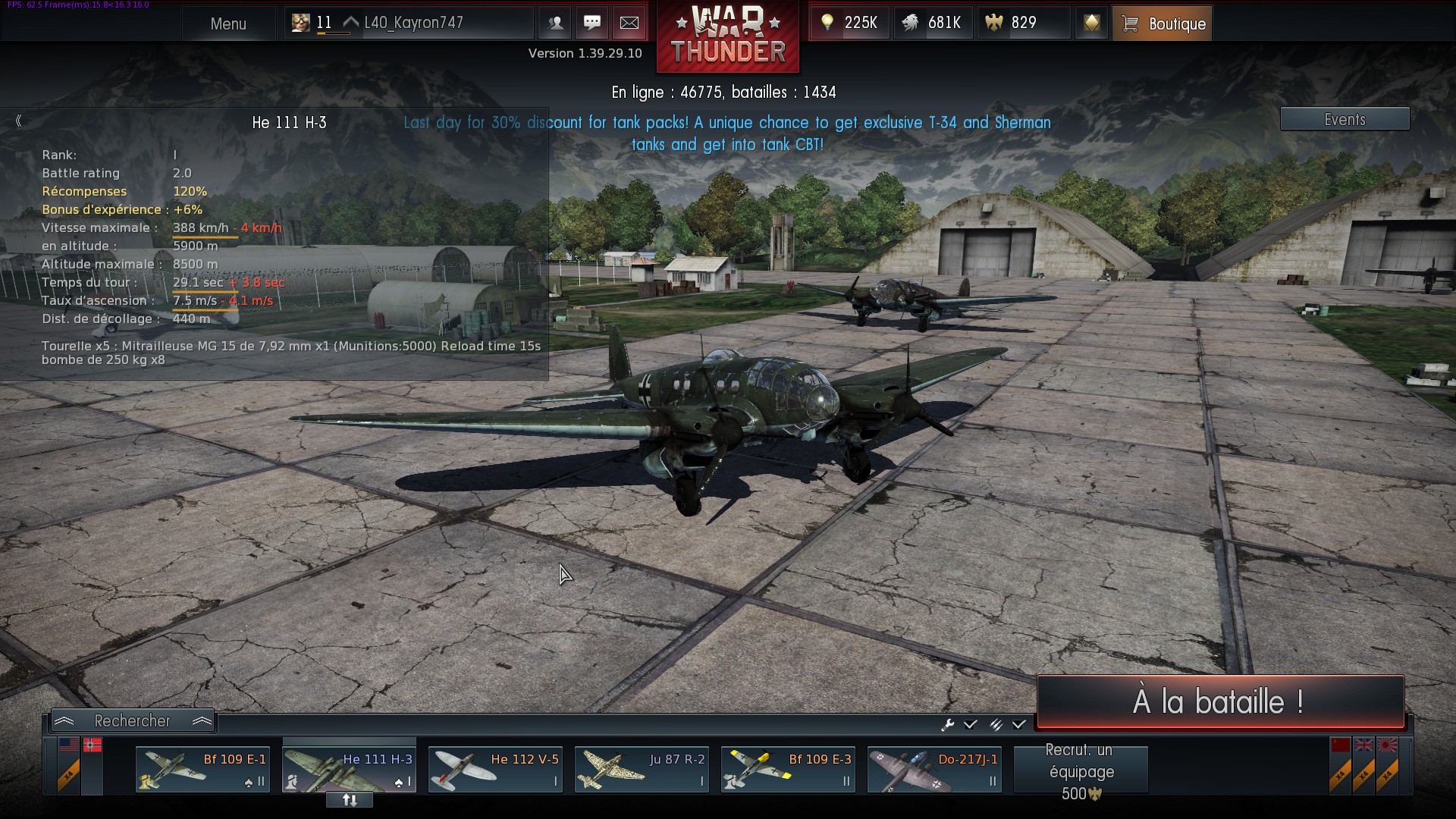The height and width of the screenshot is (819, 1456).
Task: Open the Boutique shop
Action: (1163, 24)
